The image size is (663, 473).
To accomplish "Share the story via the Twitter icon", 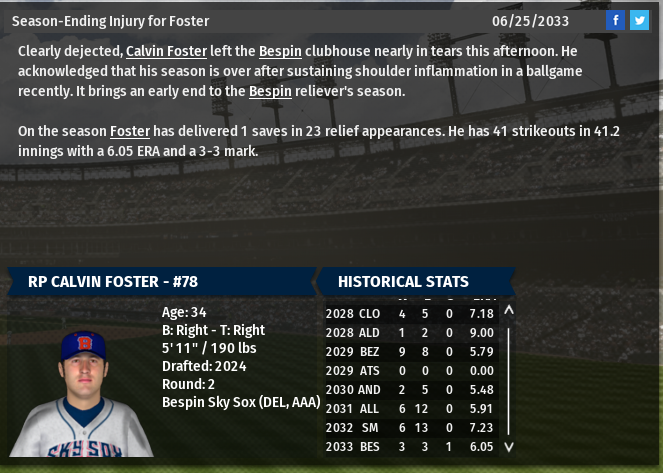I will pos(639,20).
